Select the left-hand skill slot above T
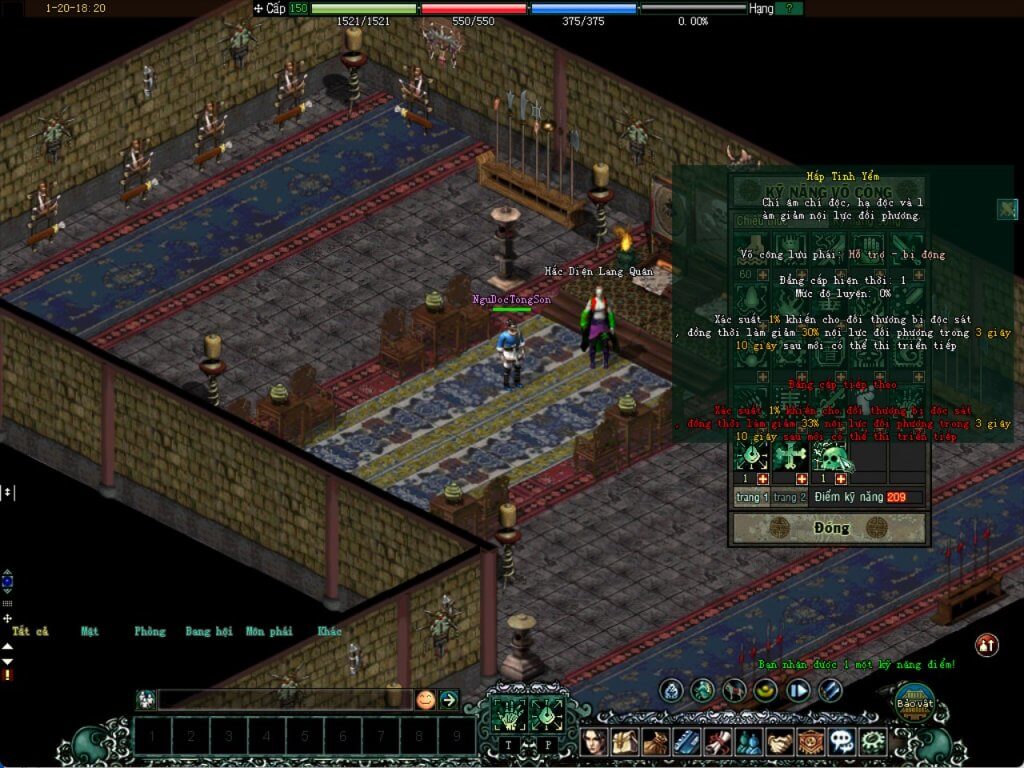Screen dimensions: 1024x768 point(508,714)
